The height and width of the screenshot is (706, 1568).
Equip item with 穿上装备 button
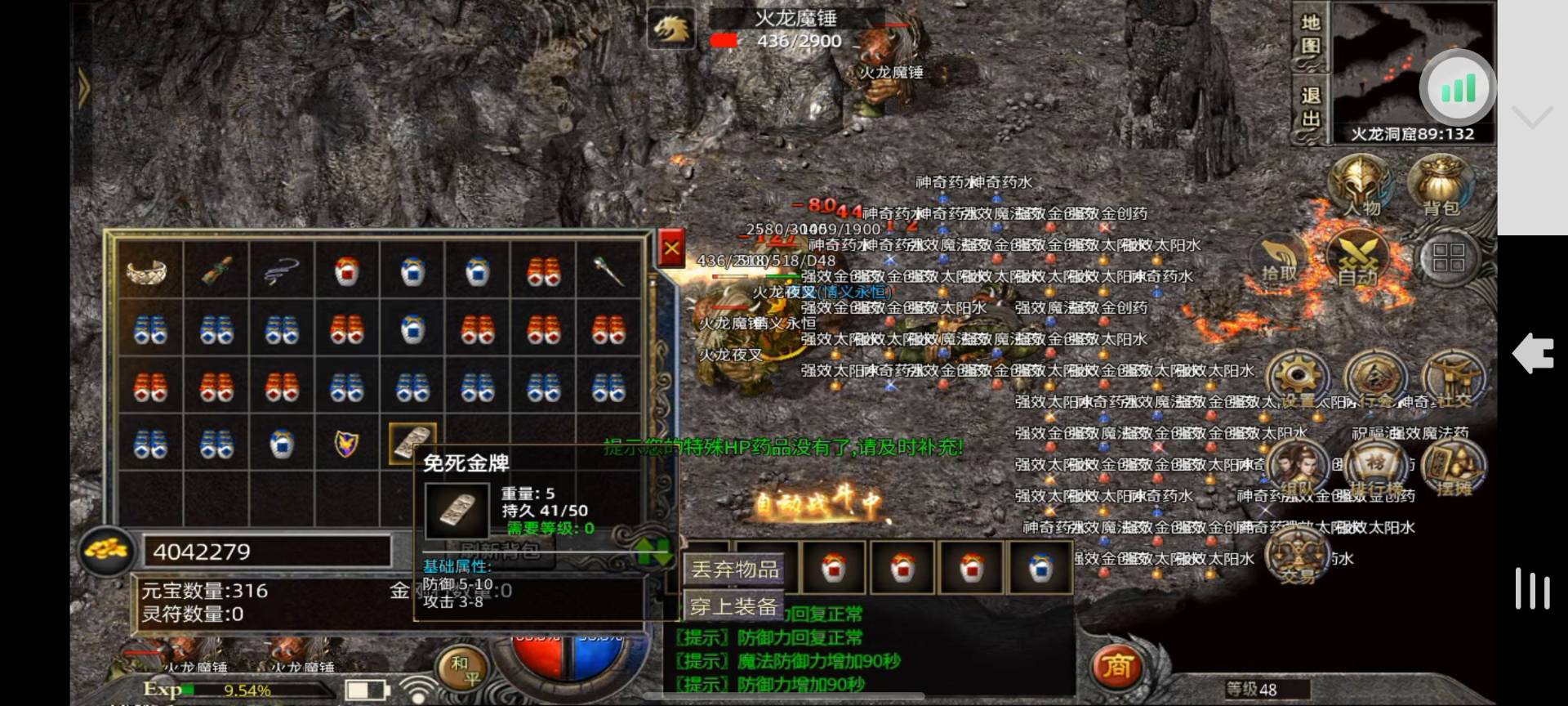click(733, 606)
